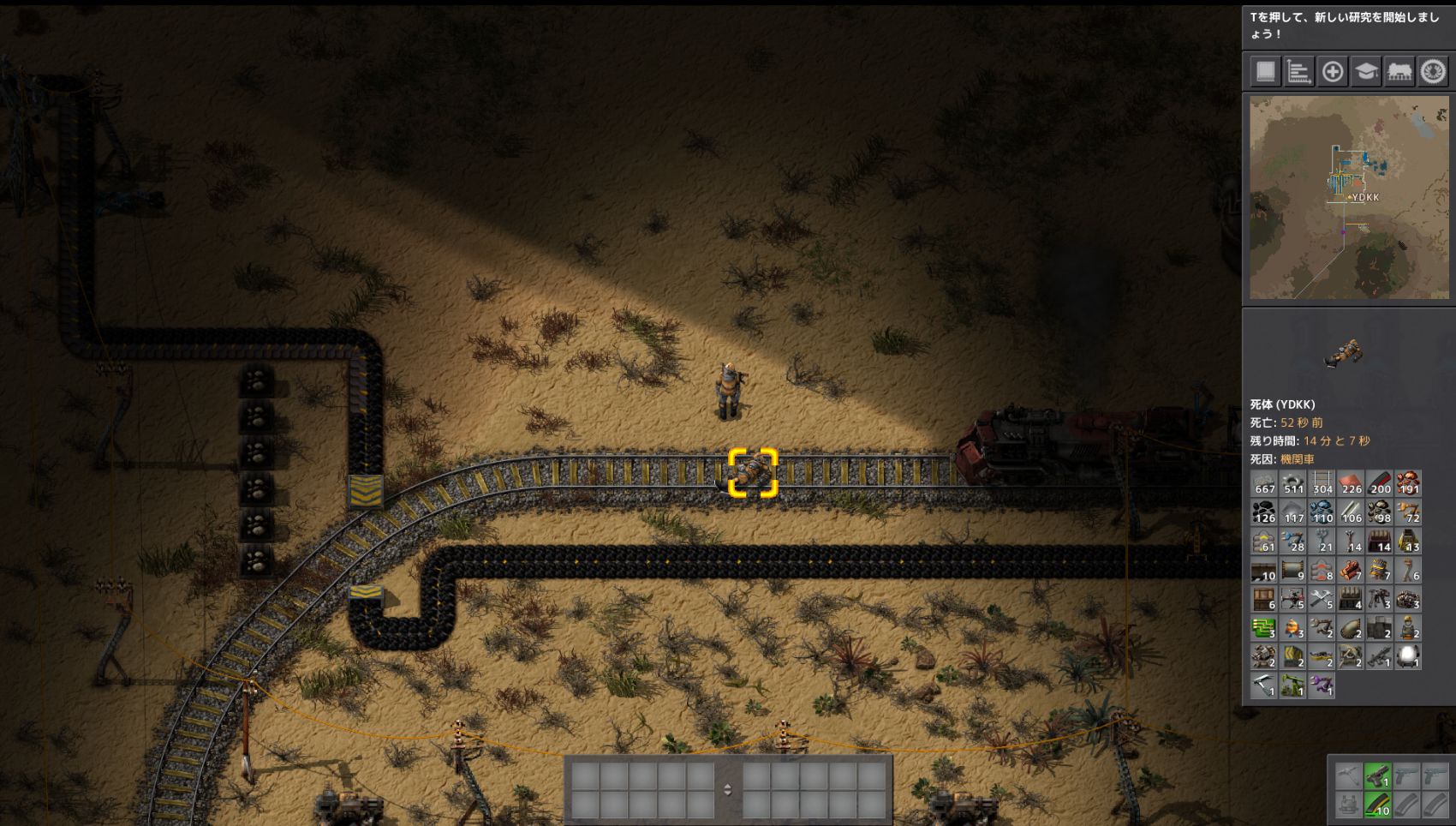Choose the 5 repair packs slot
The width and height of the screenshot is (1456, 826).
(1322, 599)
